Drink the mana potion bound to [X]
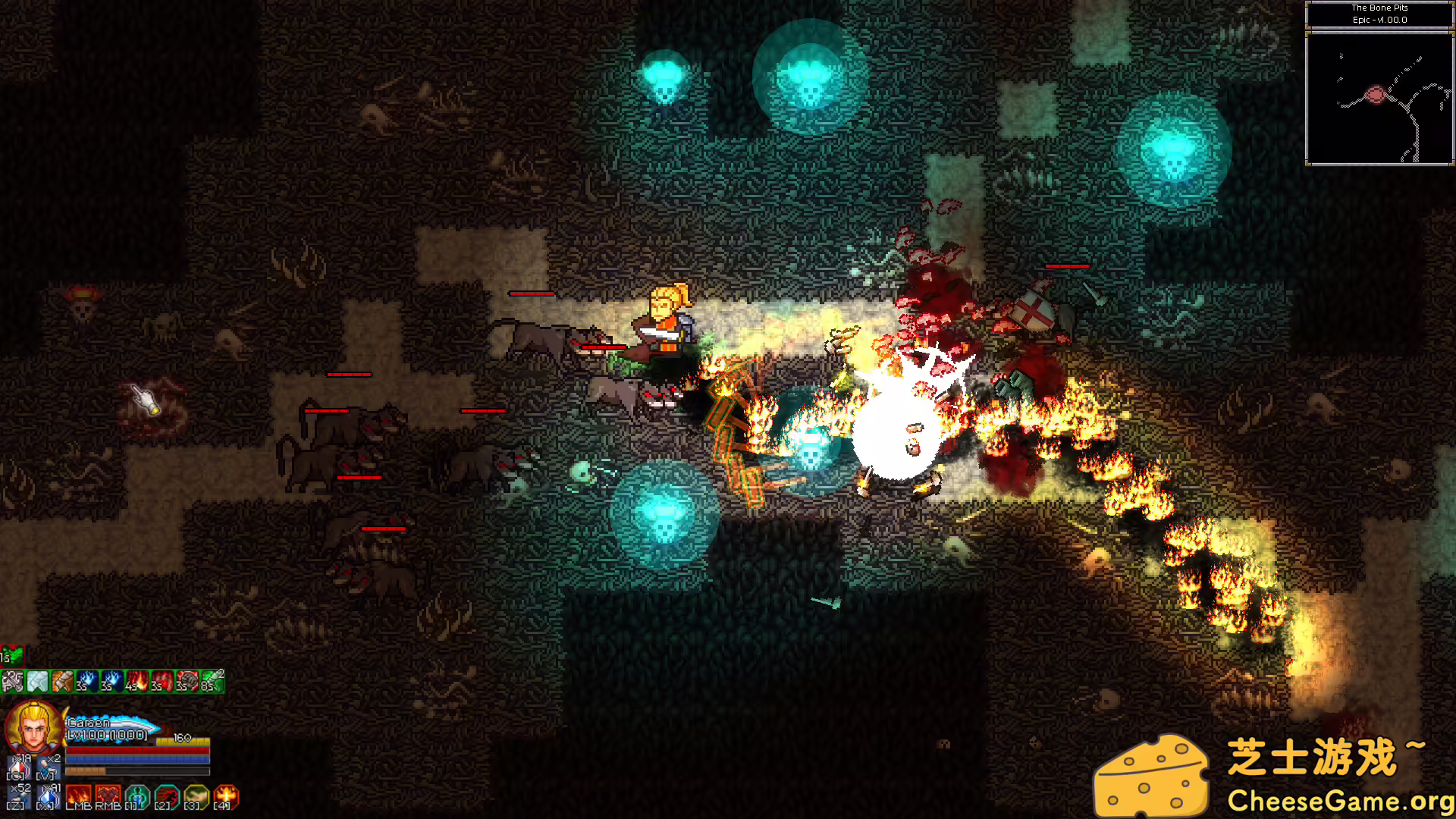 coord(47,796)
